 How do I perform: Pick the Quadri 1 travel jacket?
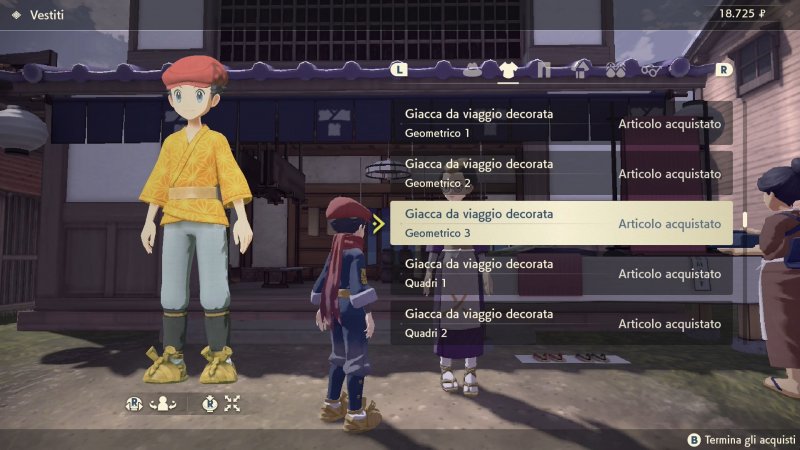point(560,273)
